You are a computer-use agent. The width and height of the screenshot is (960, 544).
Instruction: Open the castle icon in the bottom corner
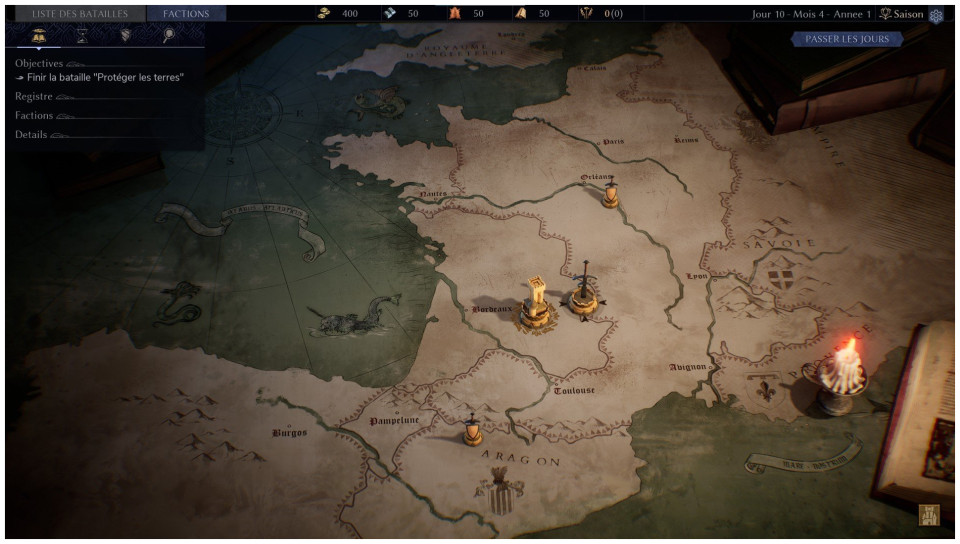pos(928,516)
